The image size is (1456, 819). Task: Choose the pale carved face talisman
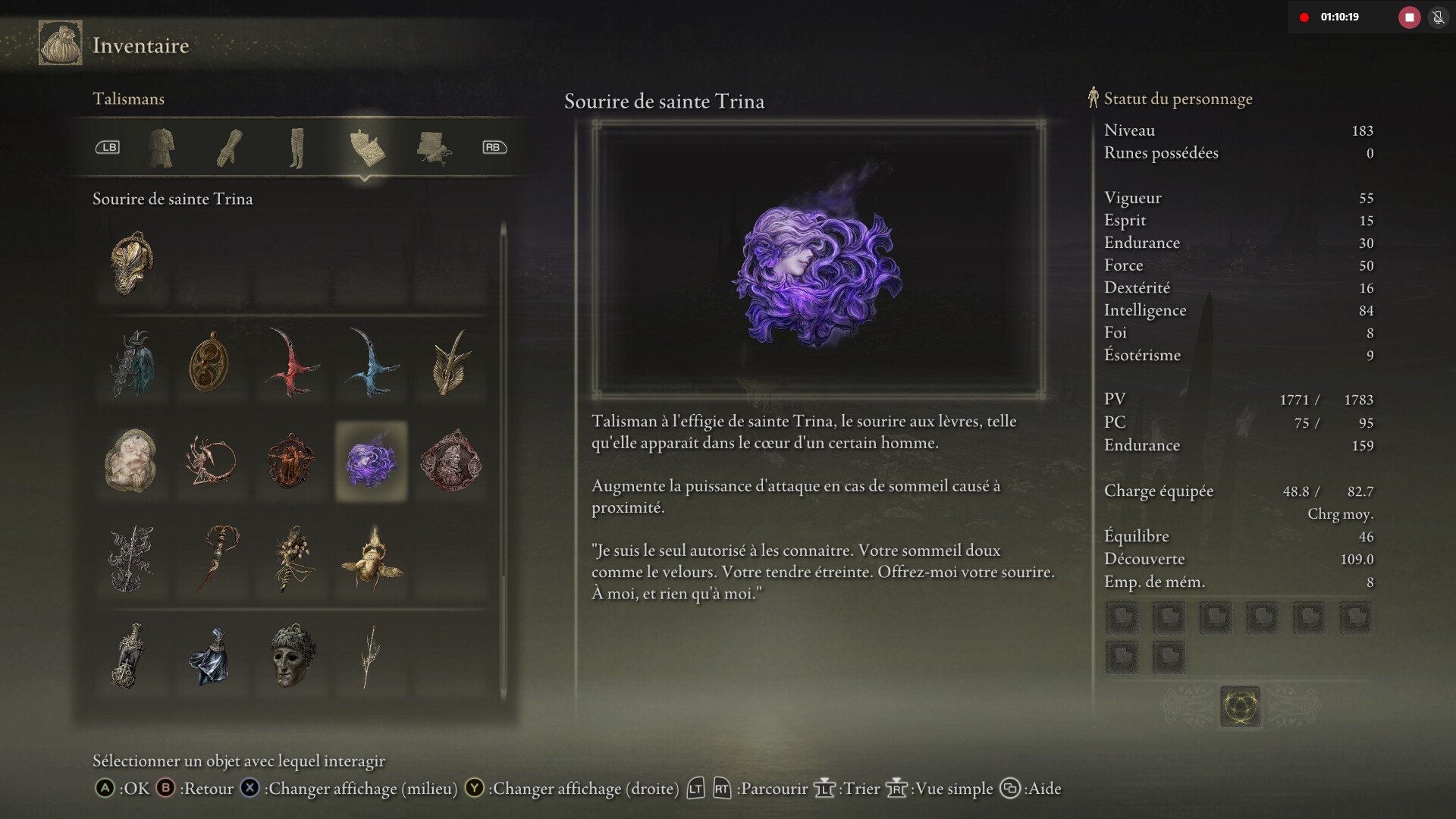coord(132,460)
